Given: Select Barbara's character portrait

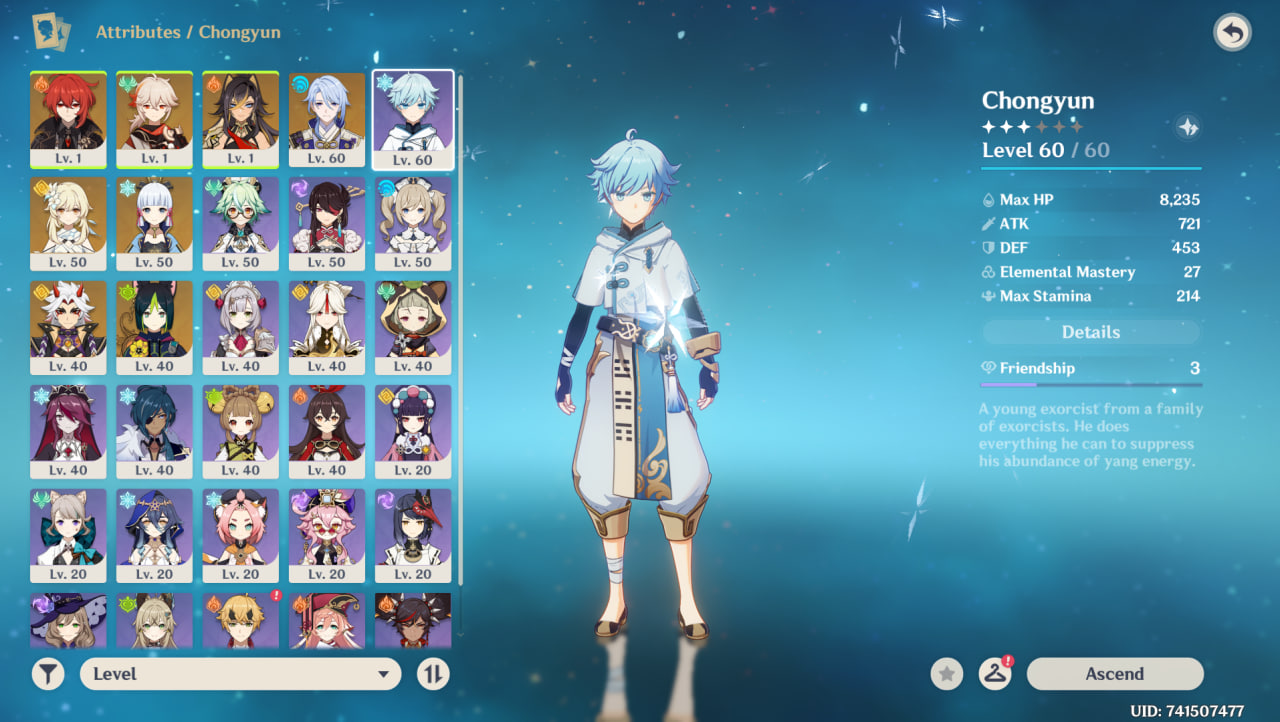Looking at the screenshot, I should point(412,222).
